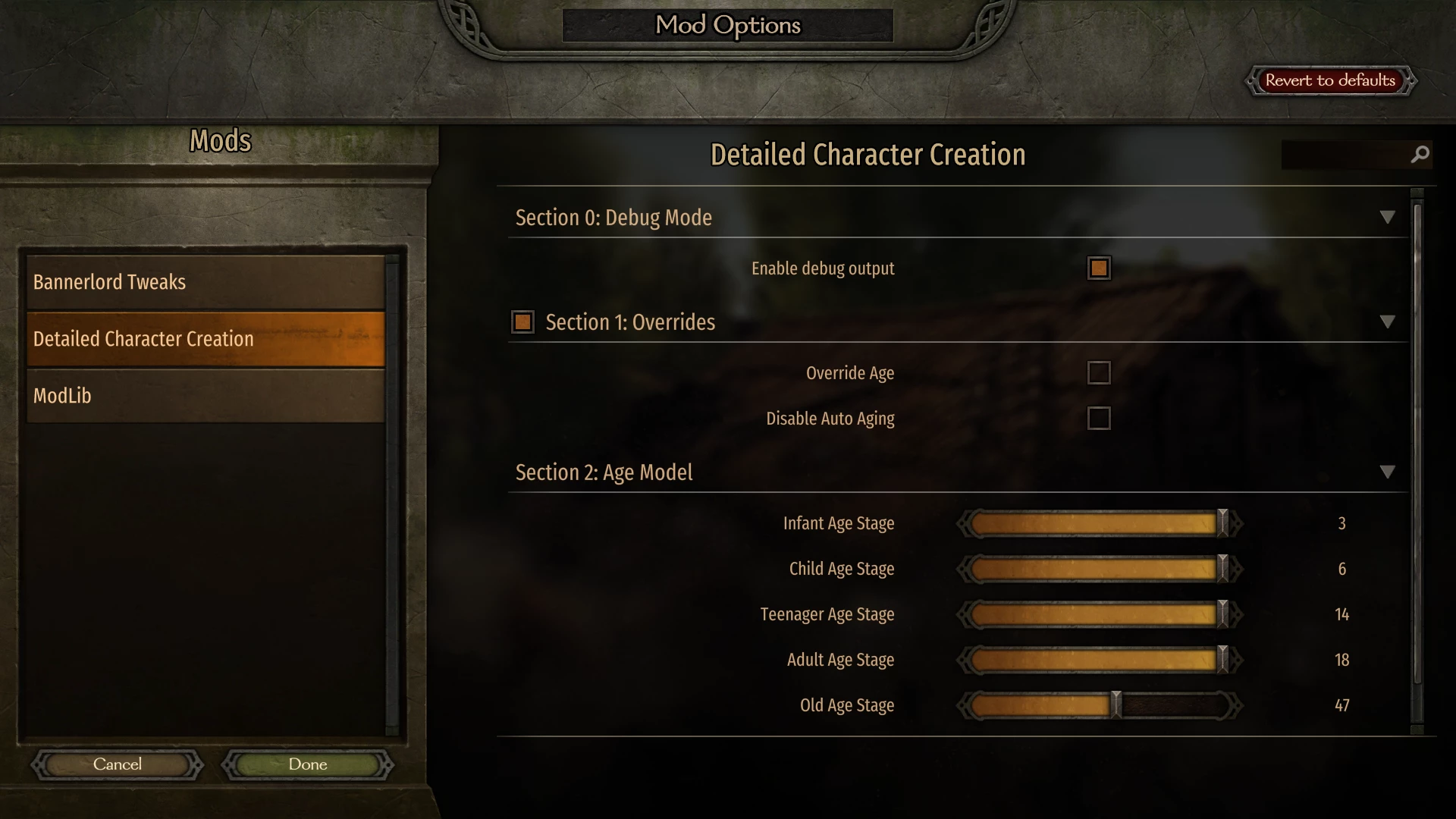This screenshot has width=1456, height=819.
Task: Click the Old Age Stage slider track
Action: 1099,705
